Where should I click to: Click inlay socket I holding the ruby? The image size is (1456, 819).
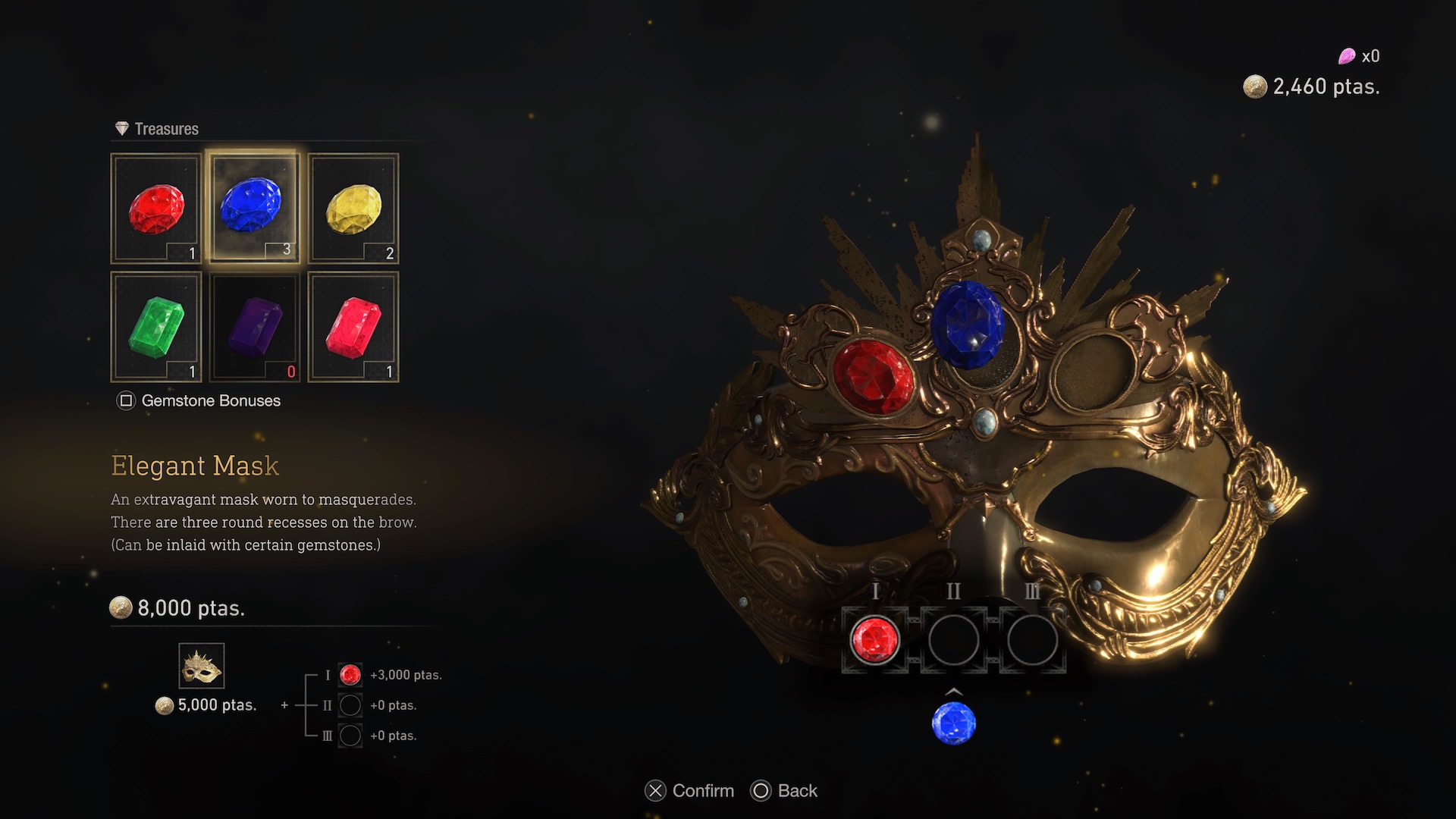[x=874, y=639]
